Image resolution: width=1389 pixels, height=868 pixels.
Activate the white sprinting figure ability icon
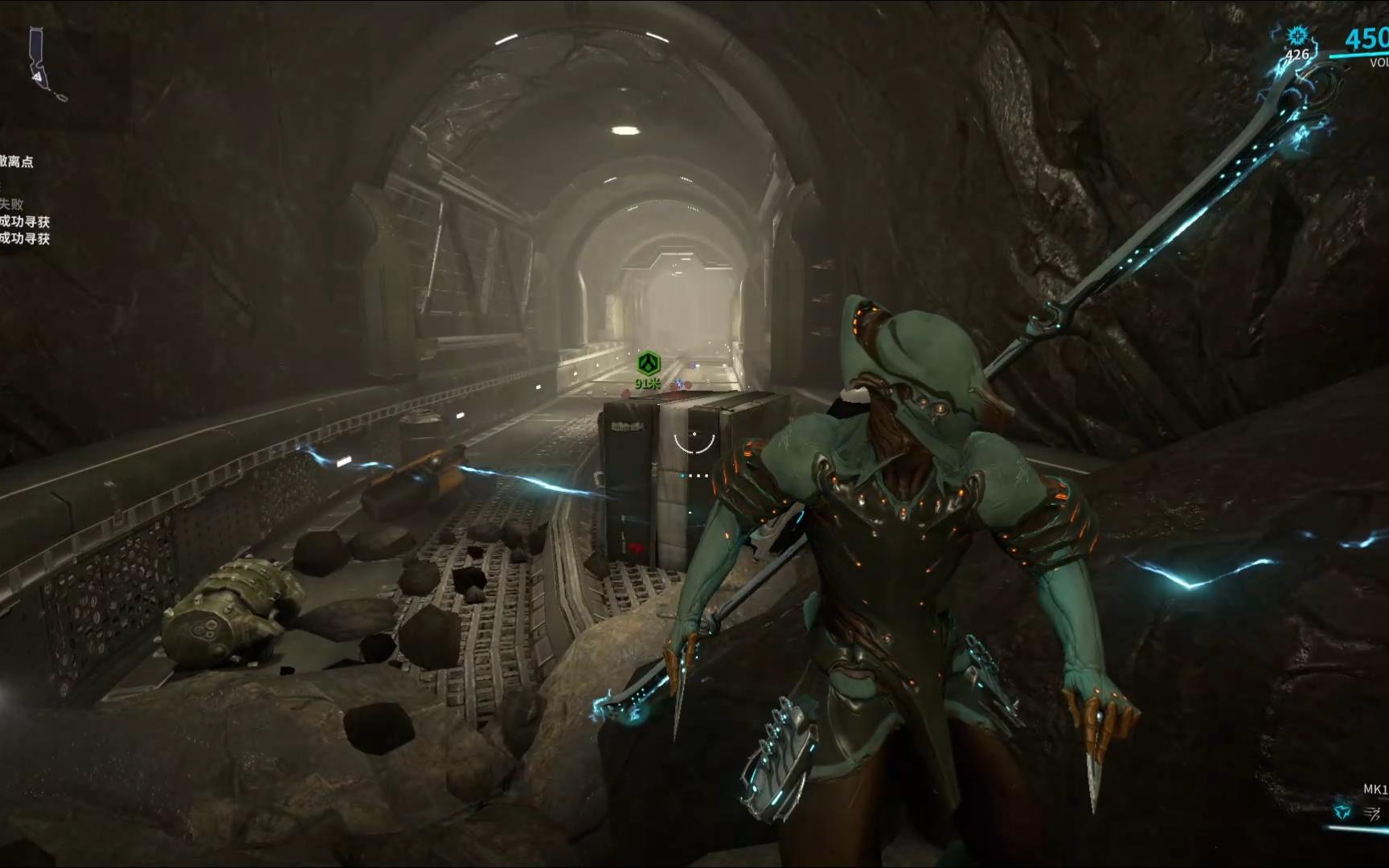coord(1372,813)
